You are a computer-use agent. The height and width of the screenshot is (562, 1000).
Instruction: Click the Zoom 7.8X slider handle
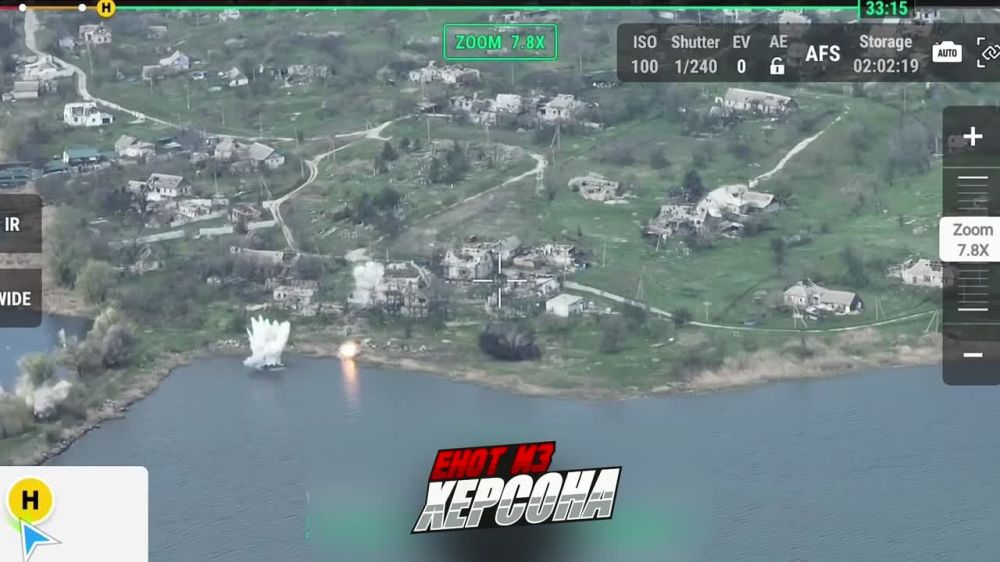pyautogui.click(x=971, y=240)
